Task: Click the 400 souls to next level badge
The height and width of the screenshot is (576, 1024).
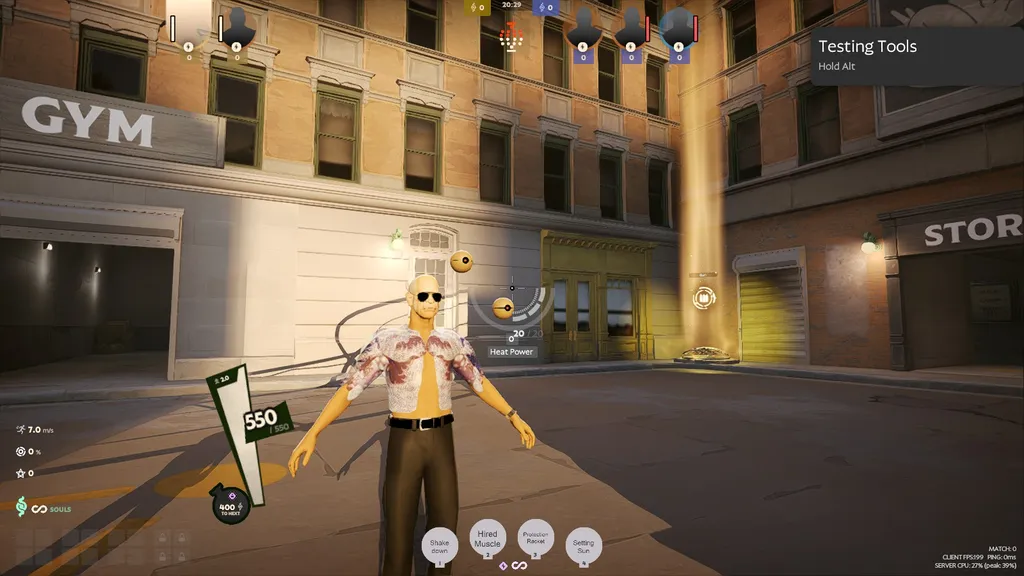Action: tap(231, 506)
